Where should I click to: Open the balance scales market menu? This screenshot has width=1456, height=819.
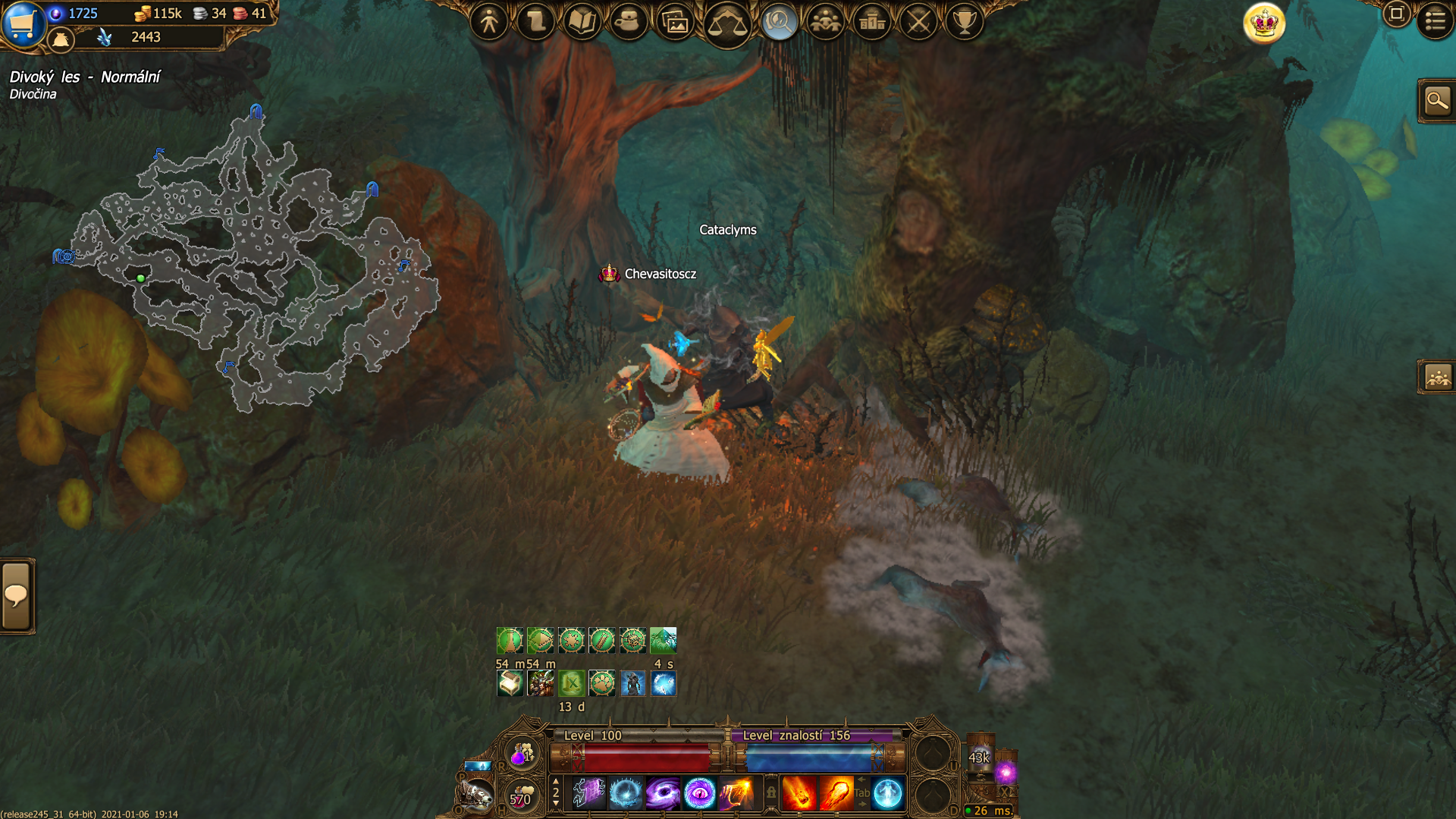pyautogui.click(x=726, y=24)
